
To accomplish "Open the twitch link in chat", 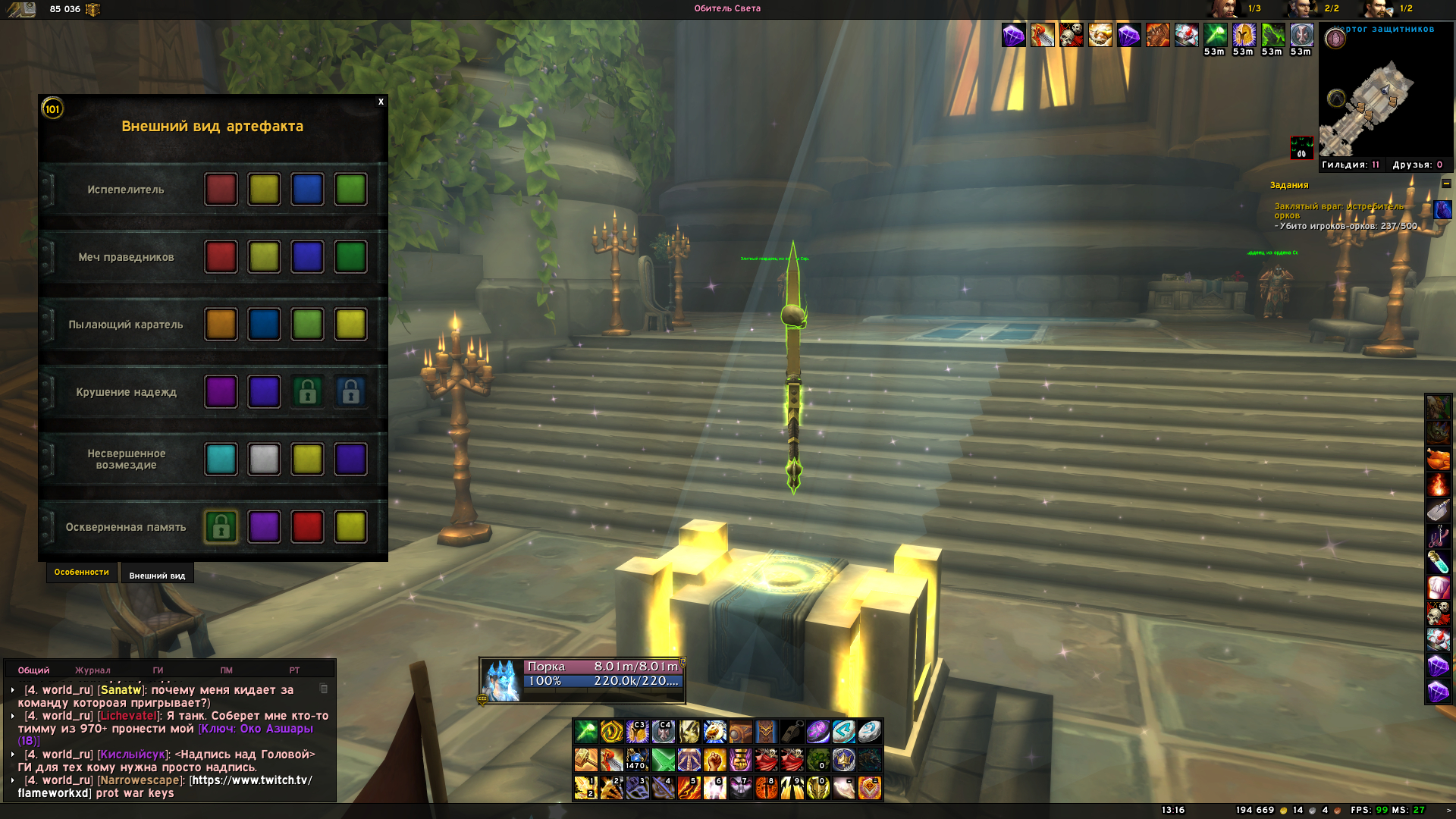I will coord(250,780).
